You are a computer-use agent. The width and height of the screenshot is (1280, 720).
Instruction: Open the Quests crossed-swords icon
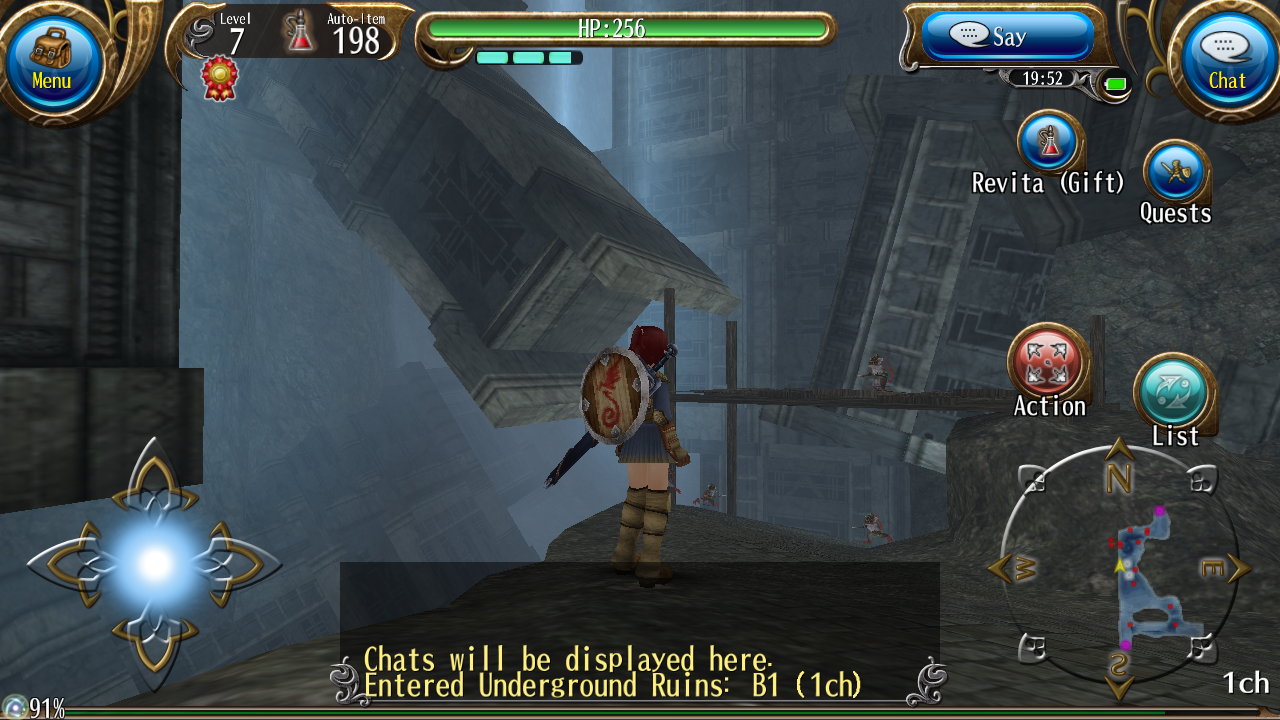coord(1176,170)
